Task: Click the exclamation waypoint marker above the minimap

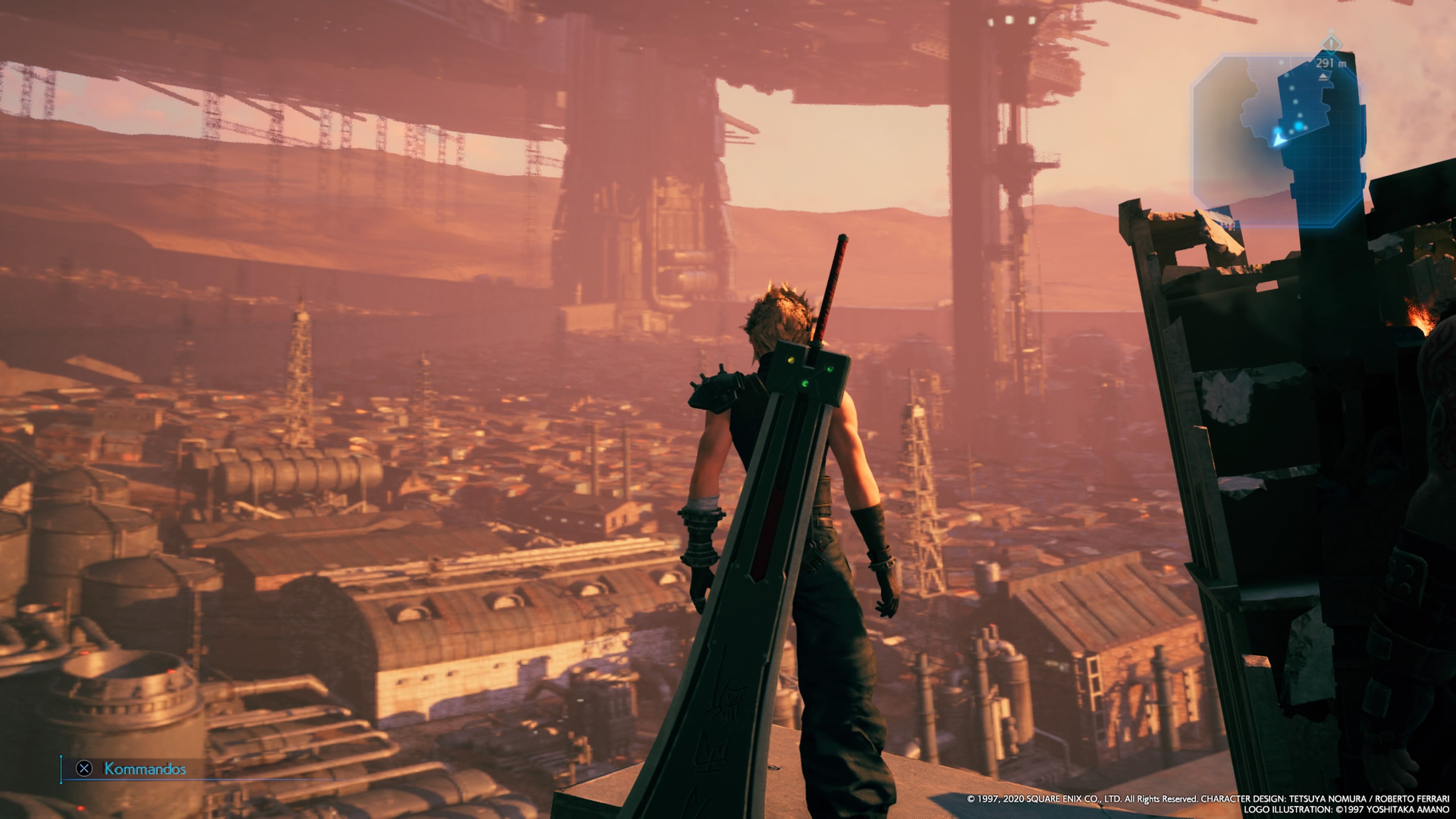Action: tap(1332, 44)
